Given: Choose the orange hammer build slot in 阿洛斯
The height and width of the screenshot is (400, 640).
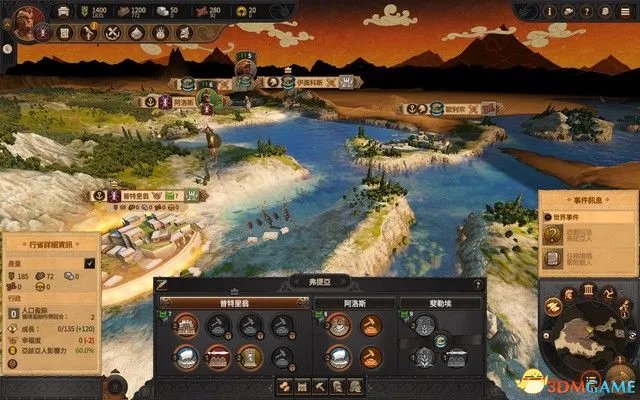Looking at the screenshot, I should pyautogui.click(x=370, y=323).
